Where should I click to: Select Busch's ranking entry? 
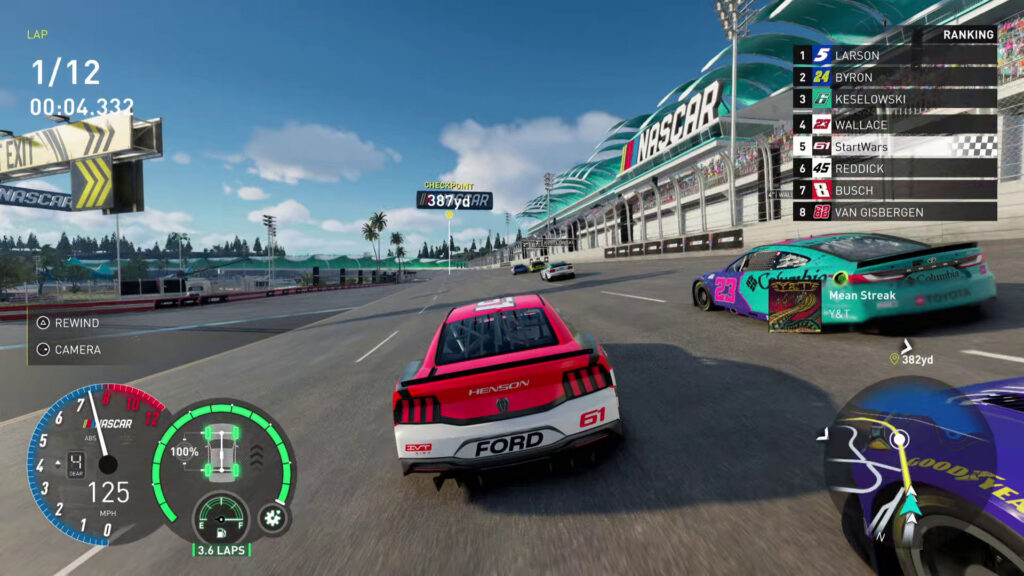click(895, 190)
